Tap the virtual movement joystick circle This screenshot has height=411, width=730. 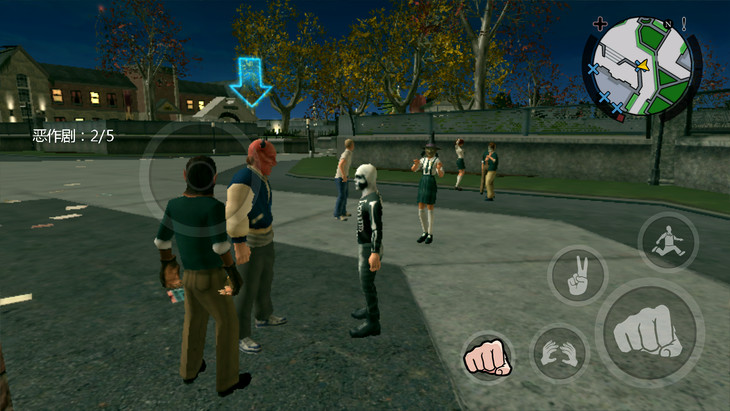tap(197, 180)
